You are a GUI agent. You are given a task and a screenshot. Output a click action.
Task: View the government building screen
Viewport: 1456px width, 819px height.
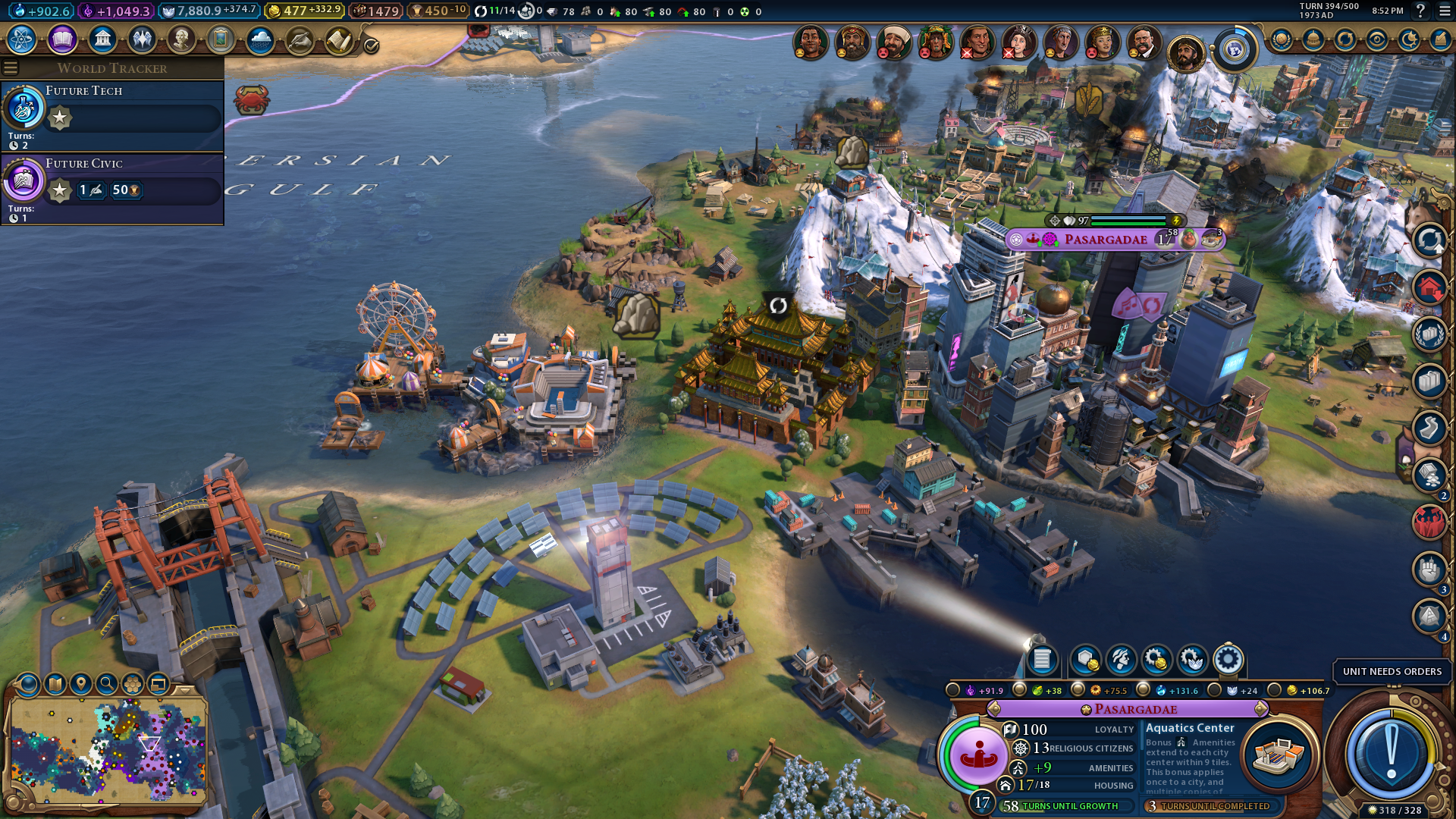point(102,39)
